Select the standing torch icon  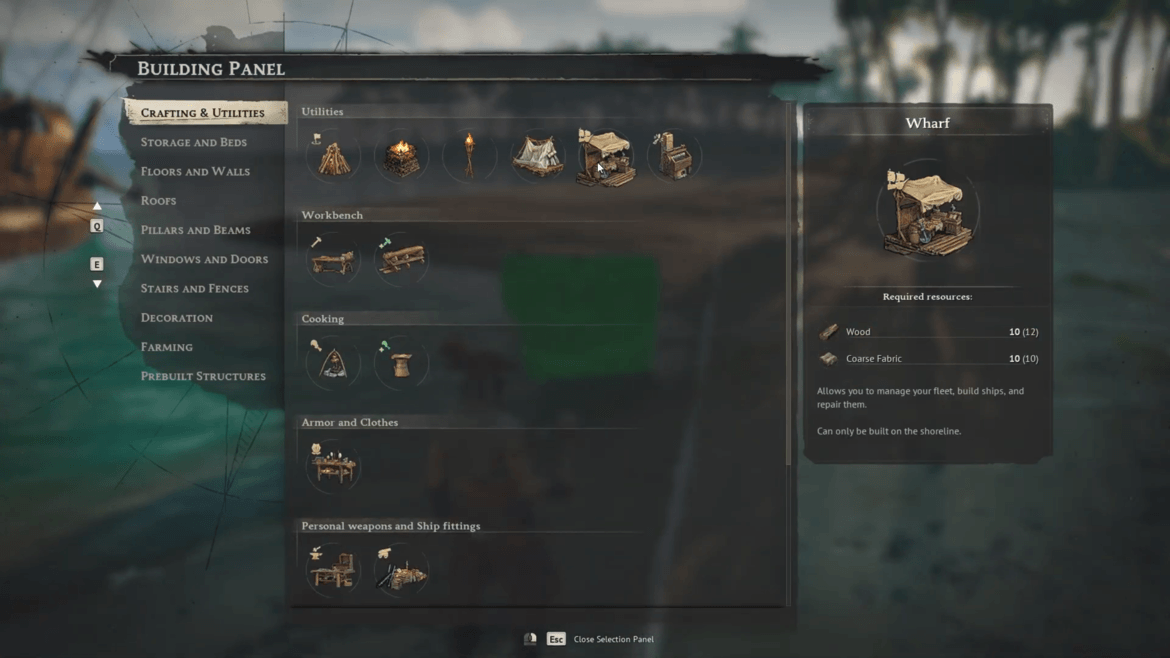469,157
